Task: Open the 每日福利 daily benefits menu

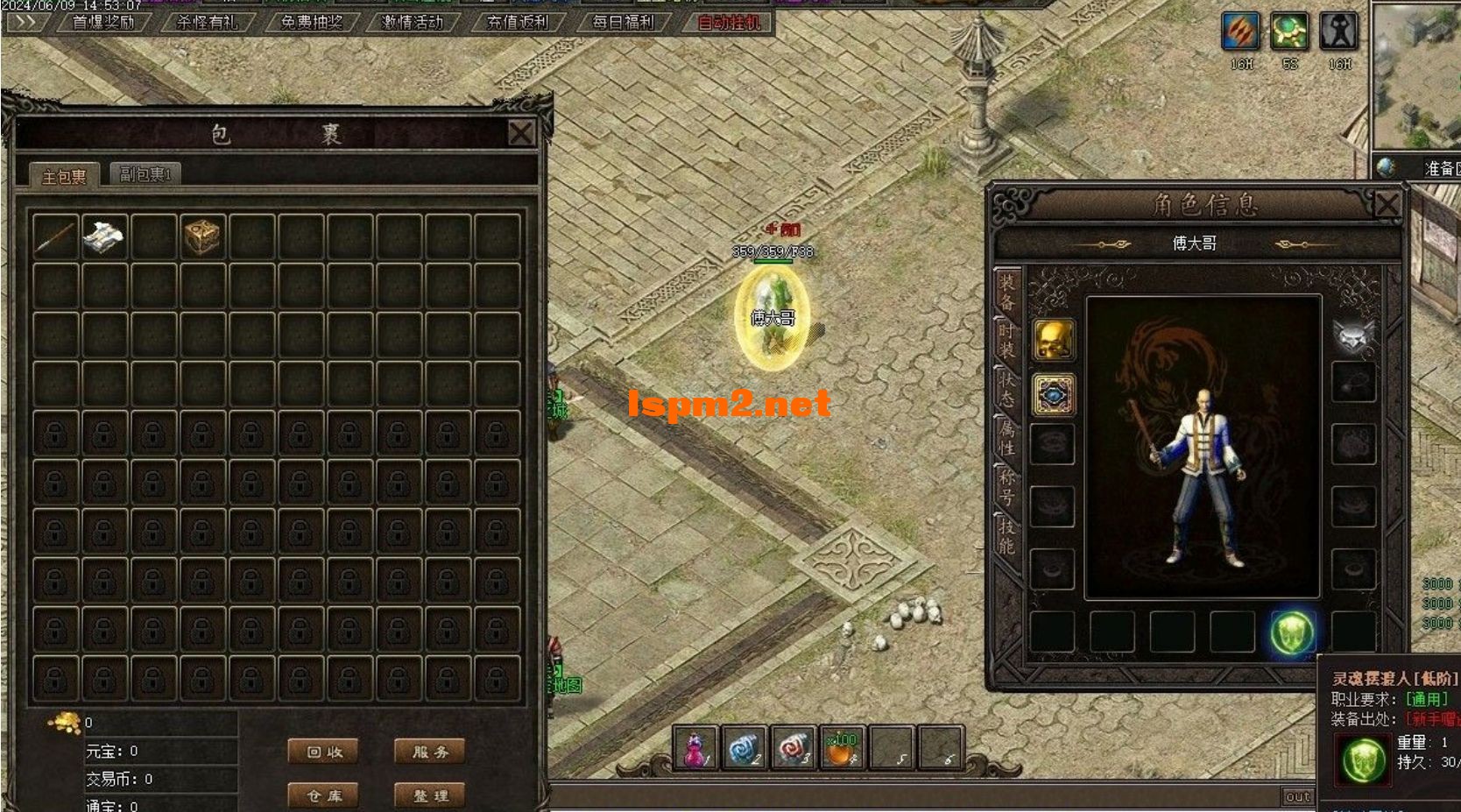Action: pyautogui.click(x=623, y=22)
